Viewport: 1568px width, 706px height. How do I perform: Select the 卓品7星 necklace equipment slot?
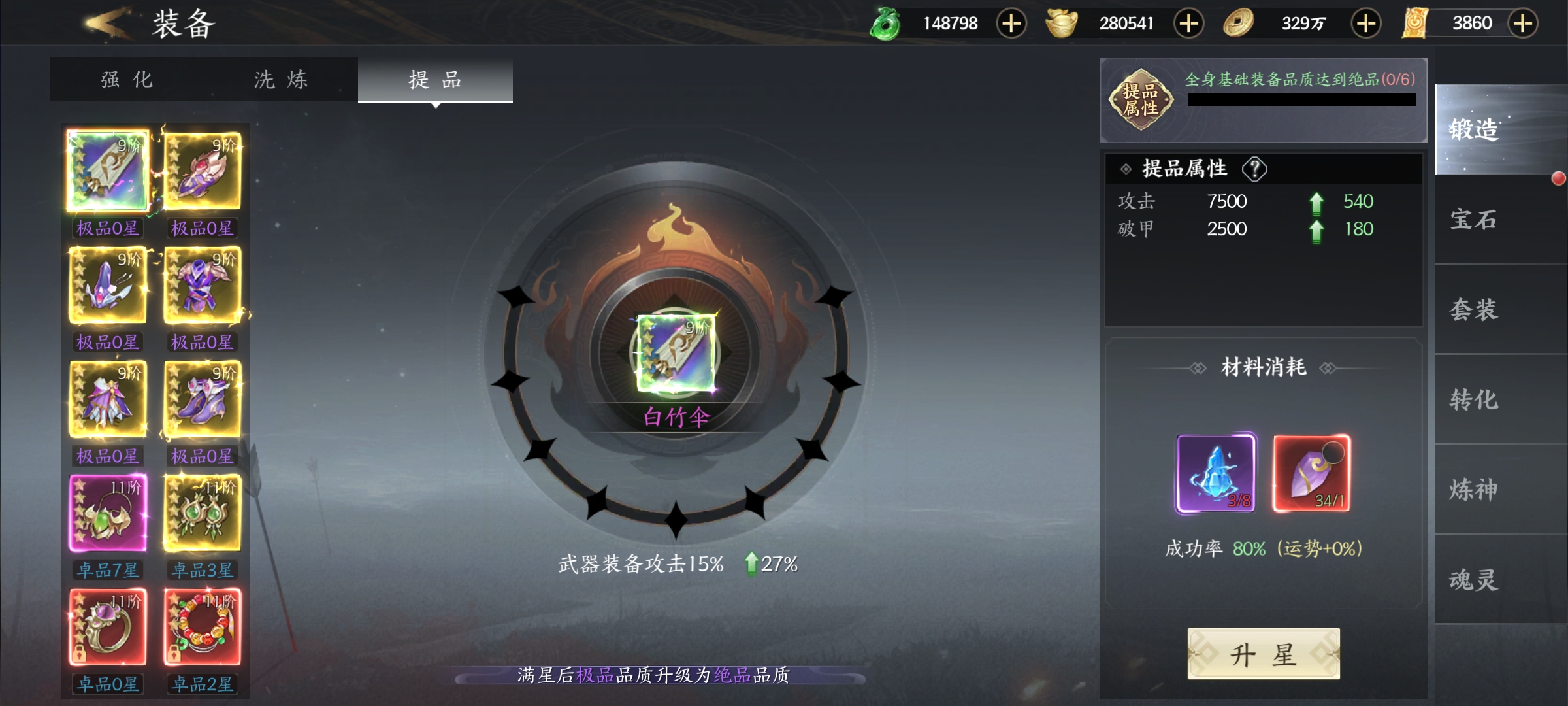tap(108, 514)
